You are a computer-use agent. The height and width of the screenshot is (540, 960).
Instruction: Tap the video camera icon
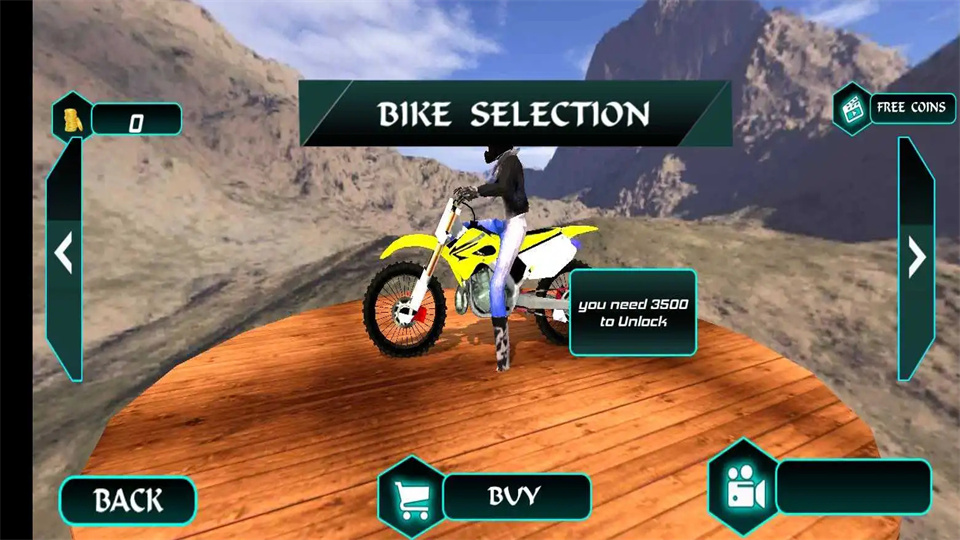click(x=741, y=487)
